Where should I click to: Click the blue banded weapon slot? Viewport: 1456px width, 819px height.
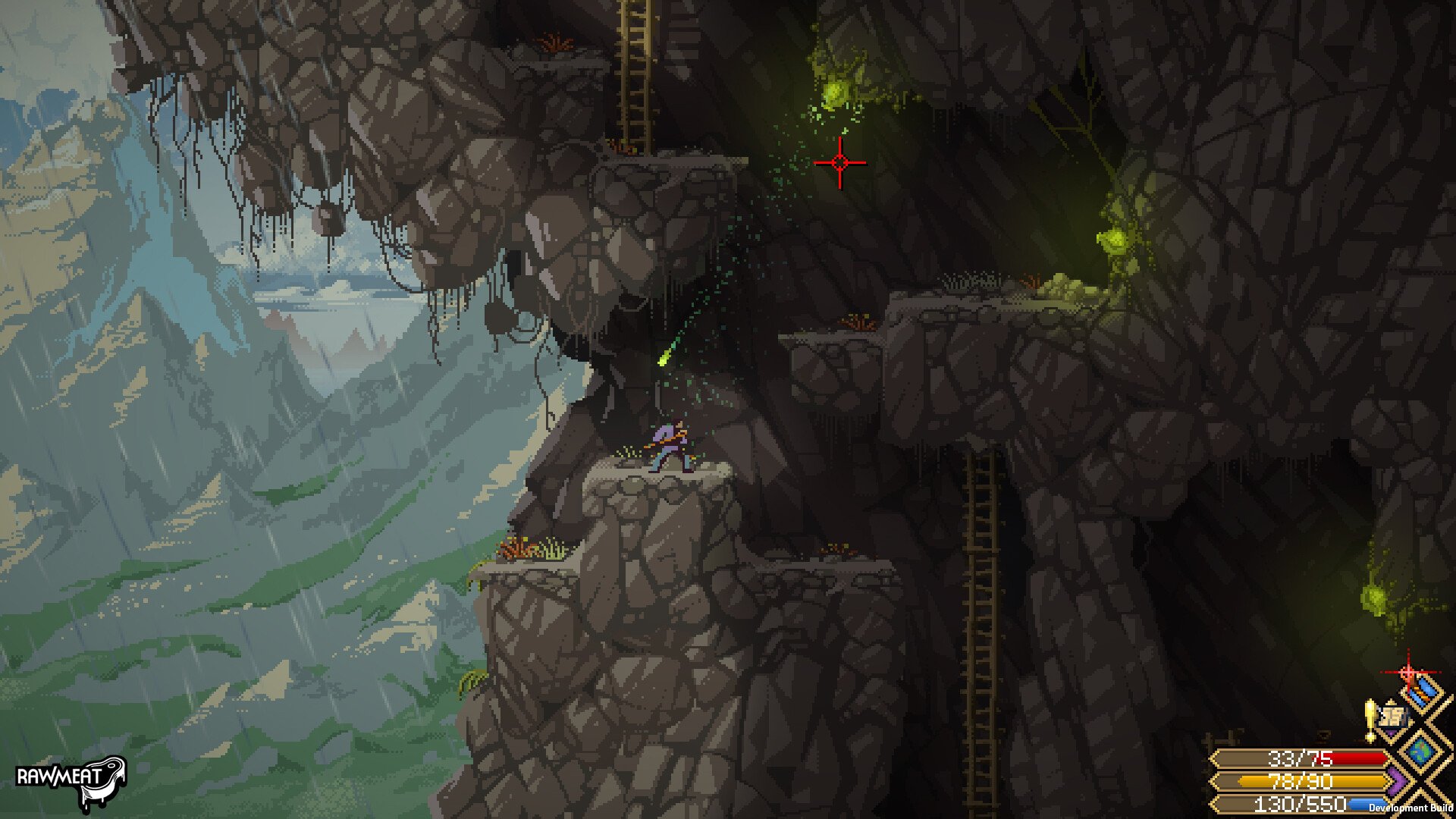pos(1423,690)
